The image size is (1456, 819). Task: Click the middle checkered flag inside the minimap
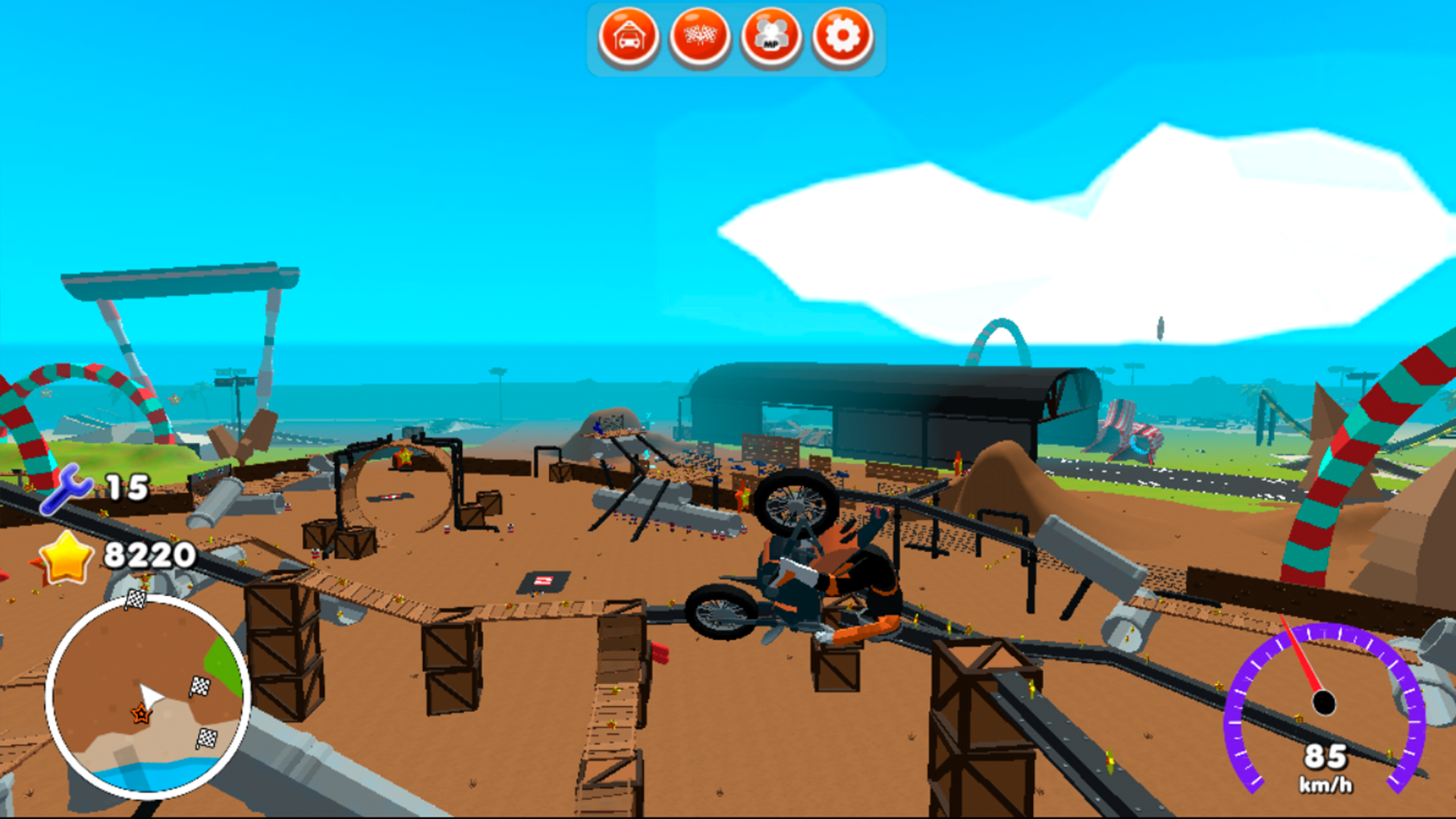199,686
